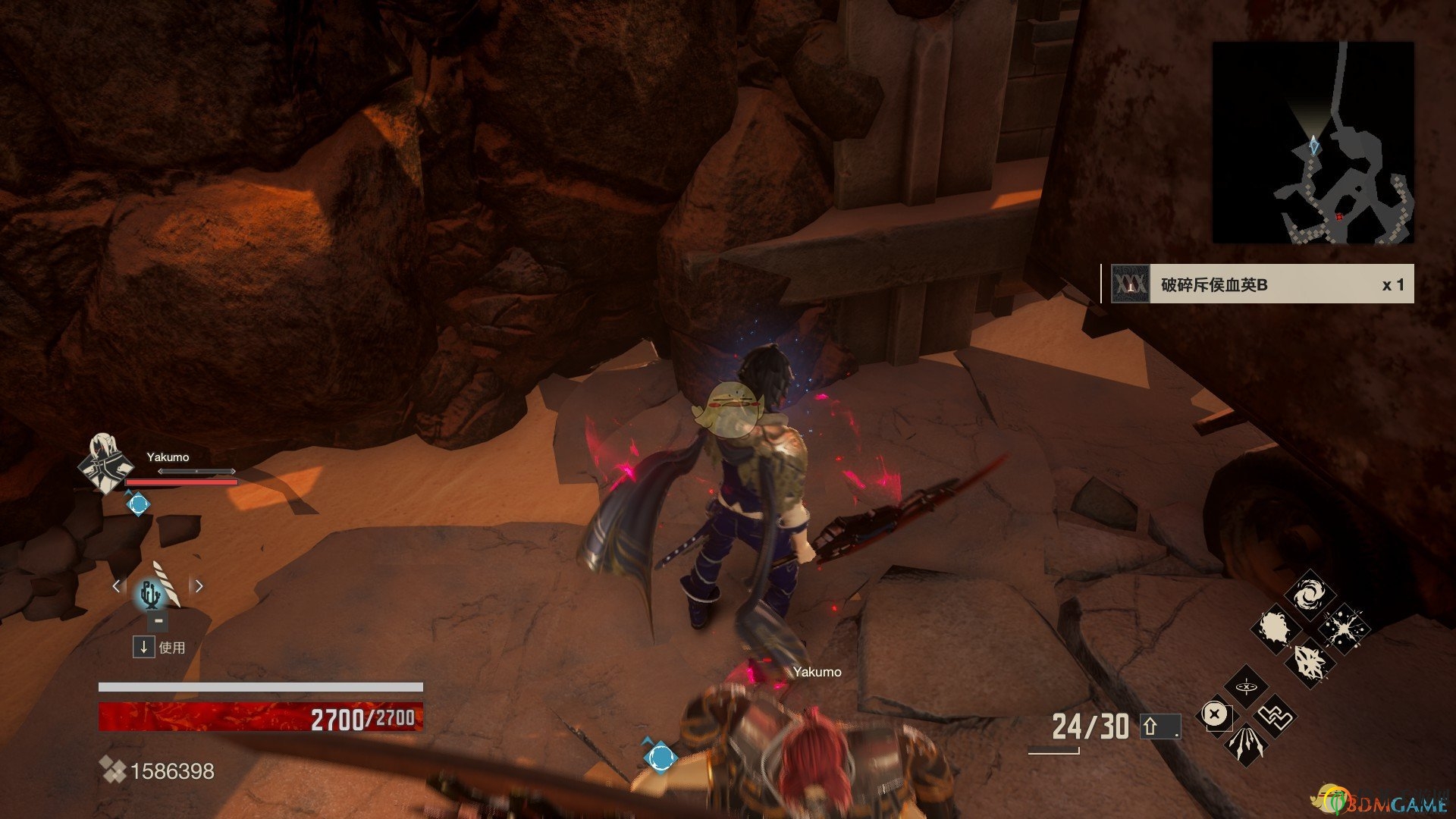The height and width of the screenshot is (819, 1456).
Task: Activate the circled cross gift
Action: [1215, 714]
